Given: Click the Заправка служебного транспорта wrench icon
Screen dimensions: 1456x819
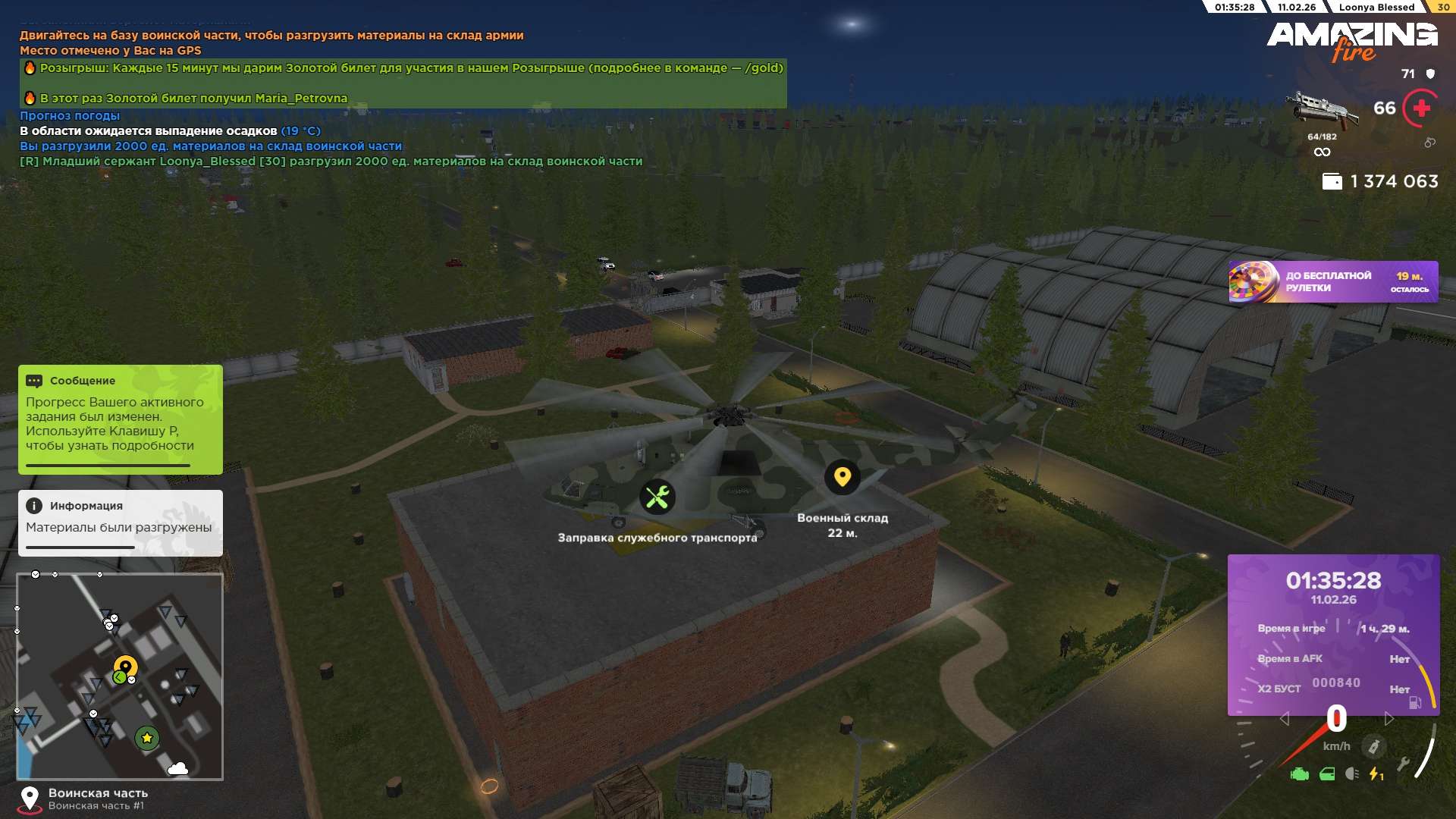Looking at the screenshot, I should tap(657, 497).
